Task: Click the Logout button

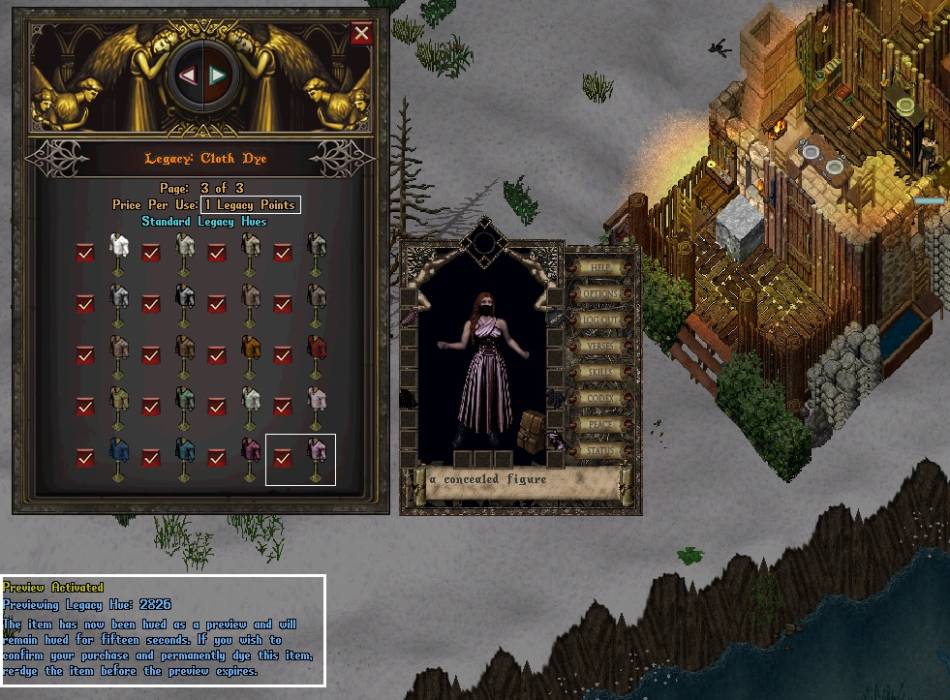Action: click(601, 320)
